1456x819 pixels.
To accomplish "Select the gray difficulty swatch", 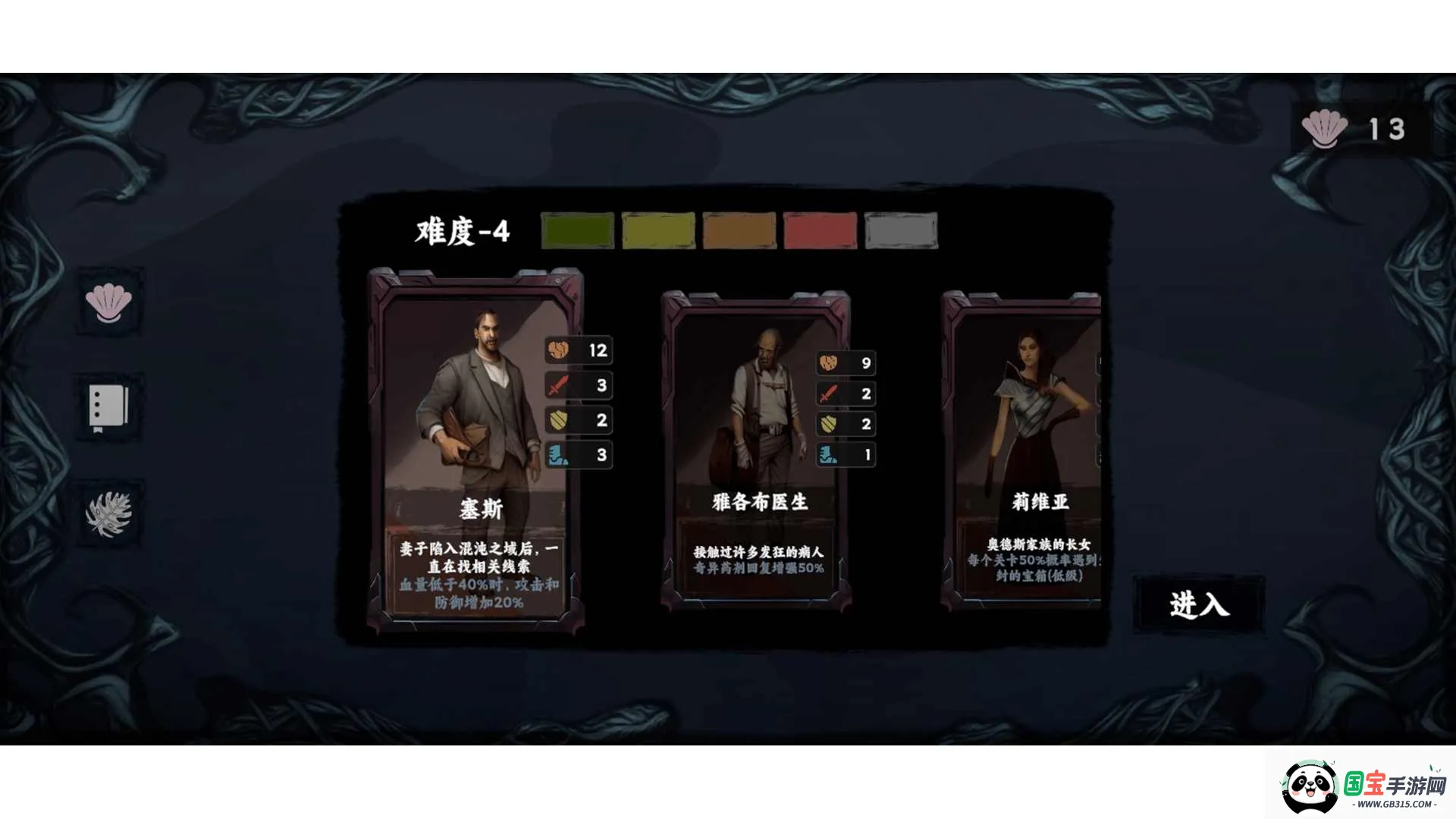I will coord(899,231).
